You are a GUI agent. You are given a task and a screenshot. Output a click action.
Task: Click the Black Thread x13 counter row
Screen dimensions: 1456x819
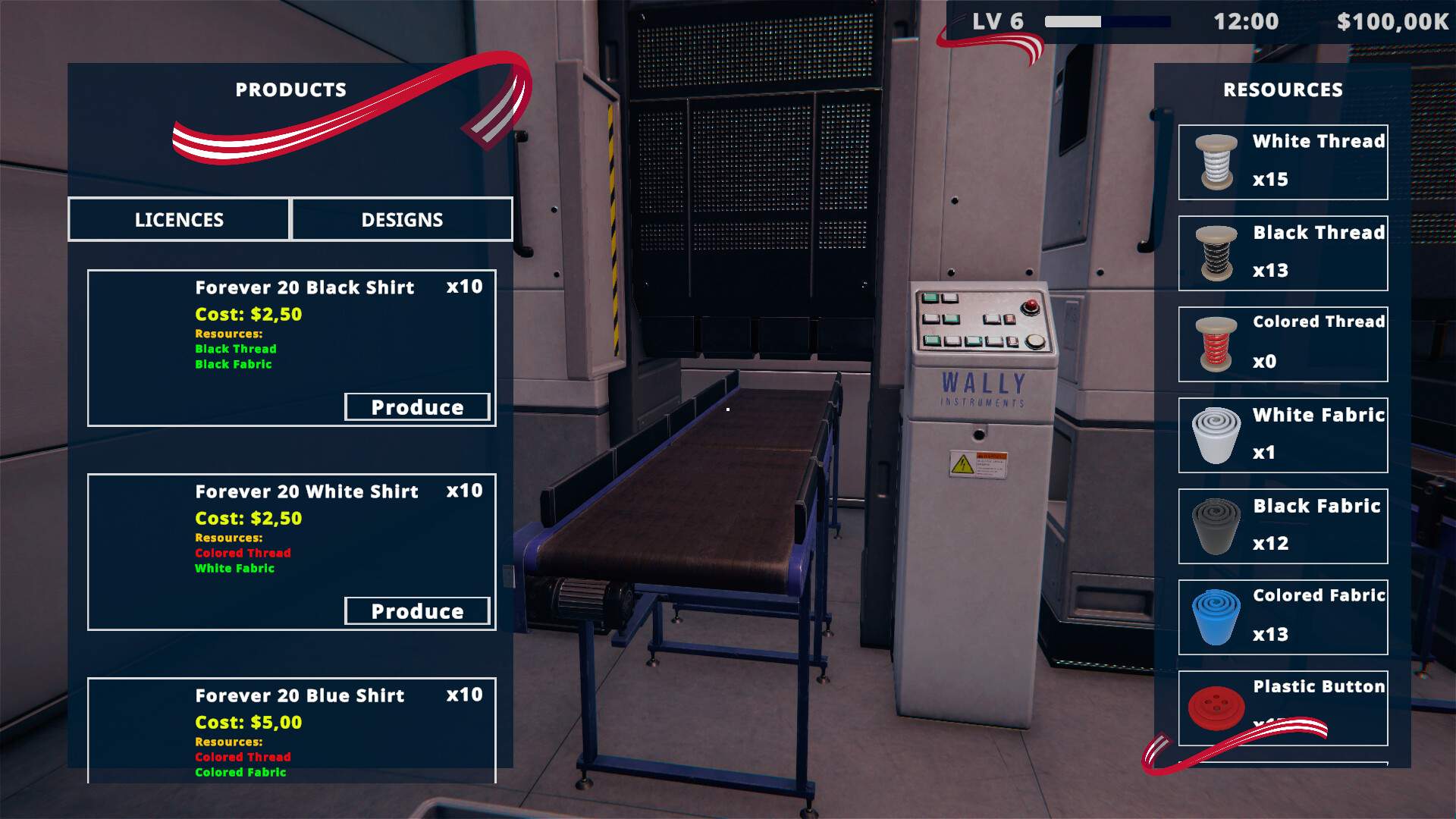pos(1283,252)
